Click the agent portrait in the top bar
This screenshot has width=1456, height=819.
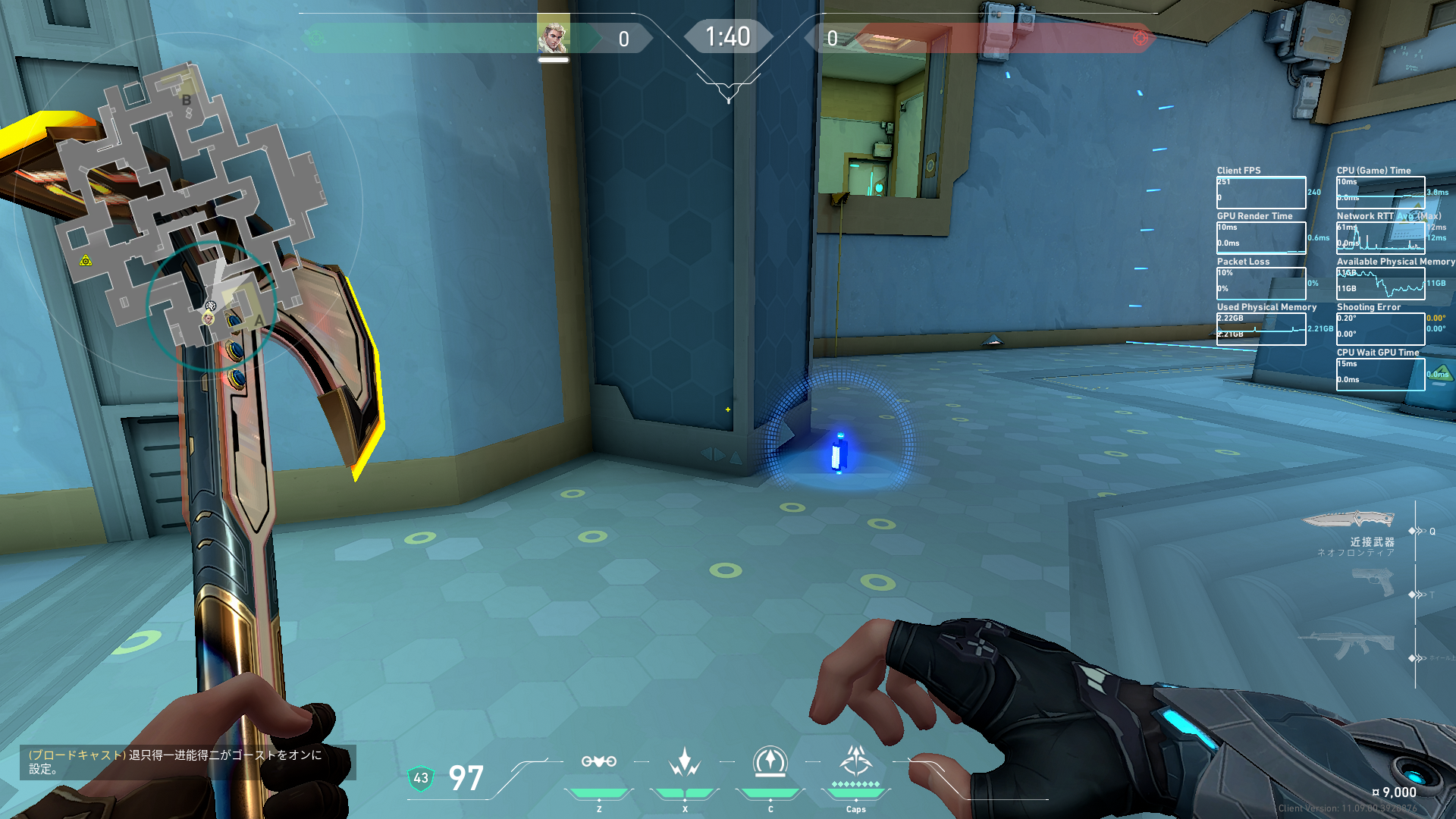tap(553, 37)
